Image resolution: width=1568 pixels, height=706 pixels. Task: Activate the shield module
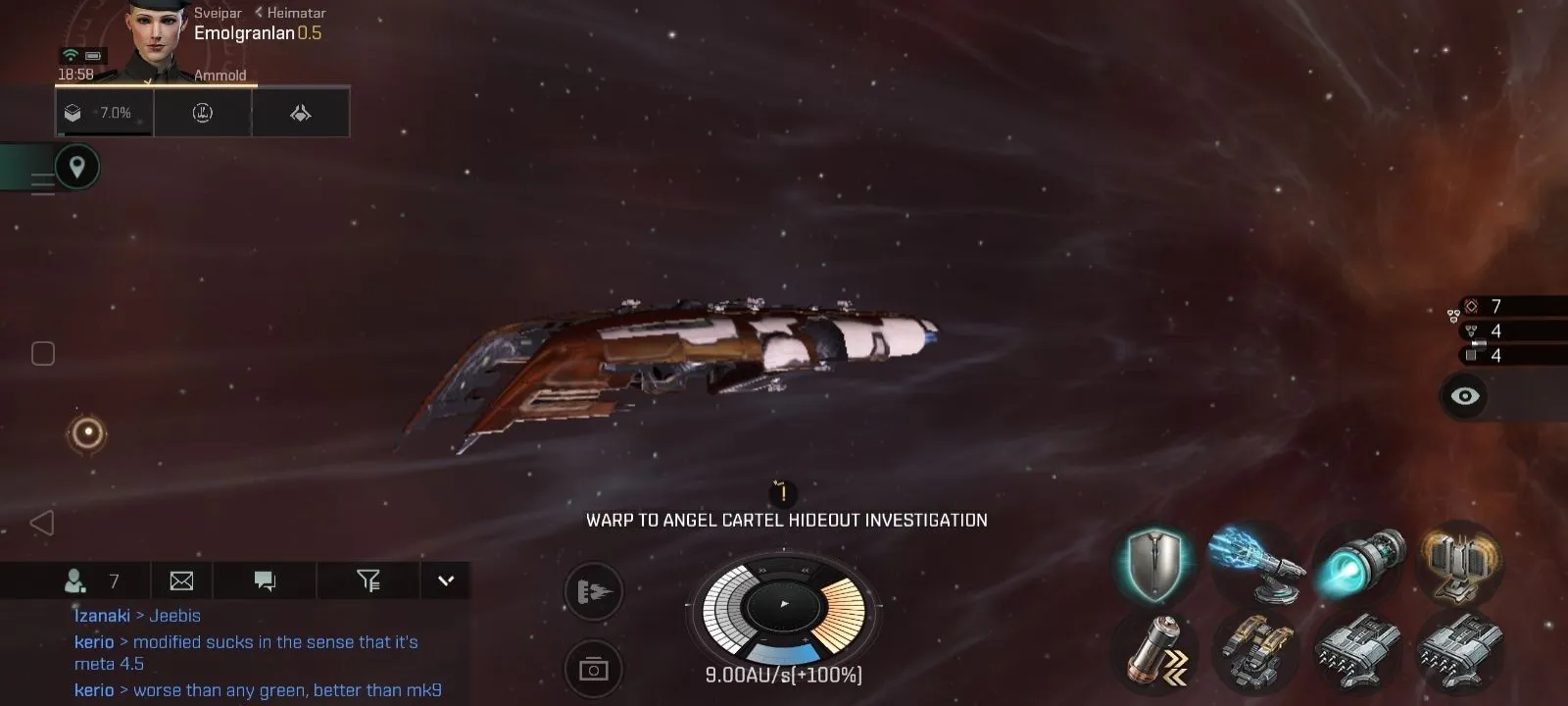(x=1155, y=564)
